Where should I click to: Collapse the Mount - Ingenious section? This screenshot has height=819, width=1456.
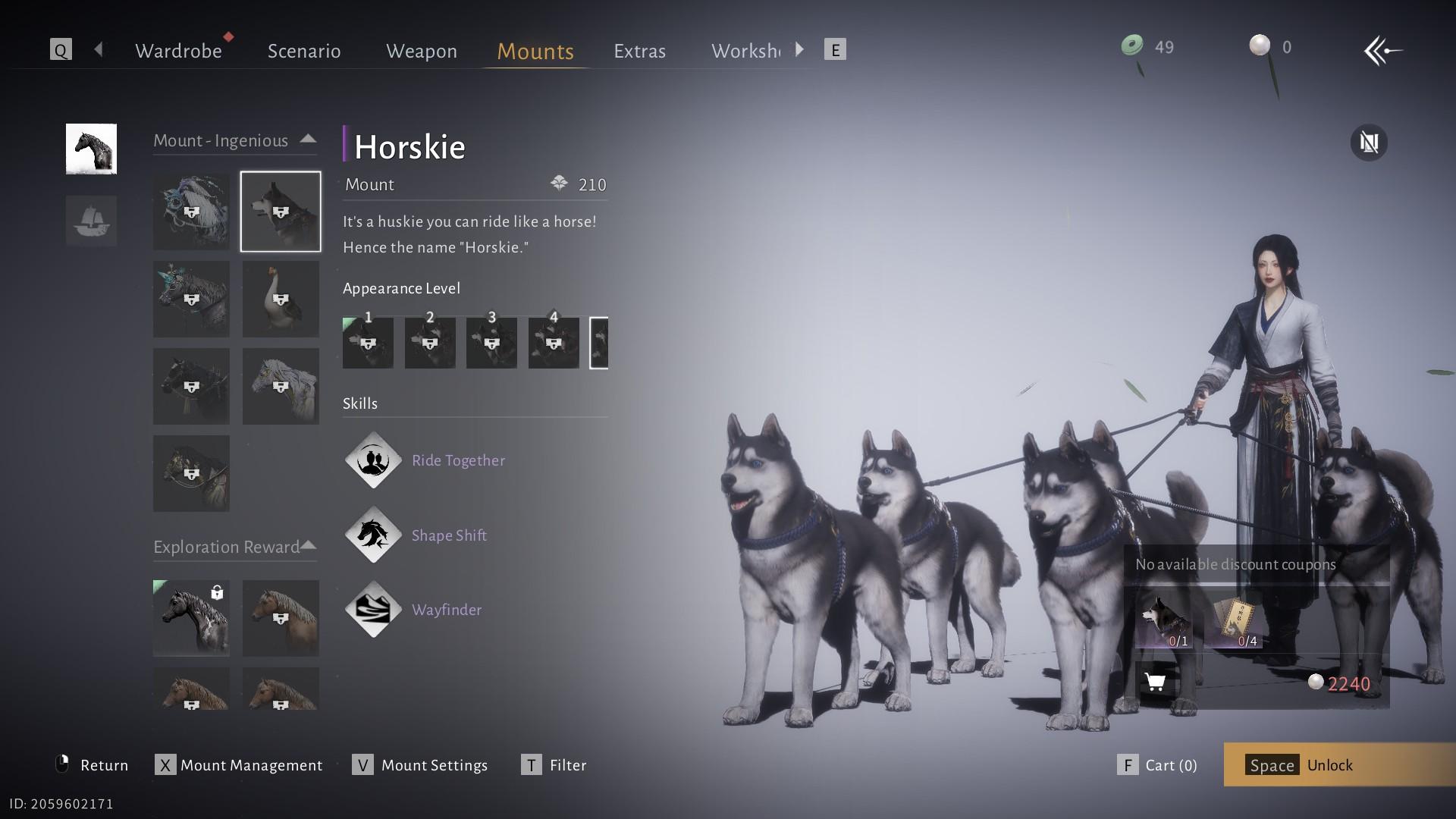pyautogui.click(x=308, y=140)
